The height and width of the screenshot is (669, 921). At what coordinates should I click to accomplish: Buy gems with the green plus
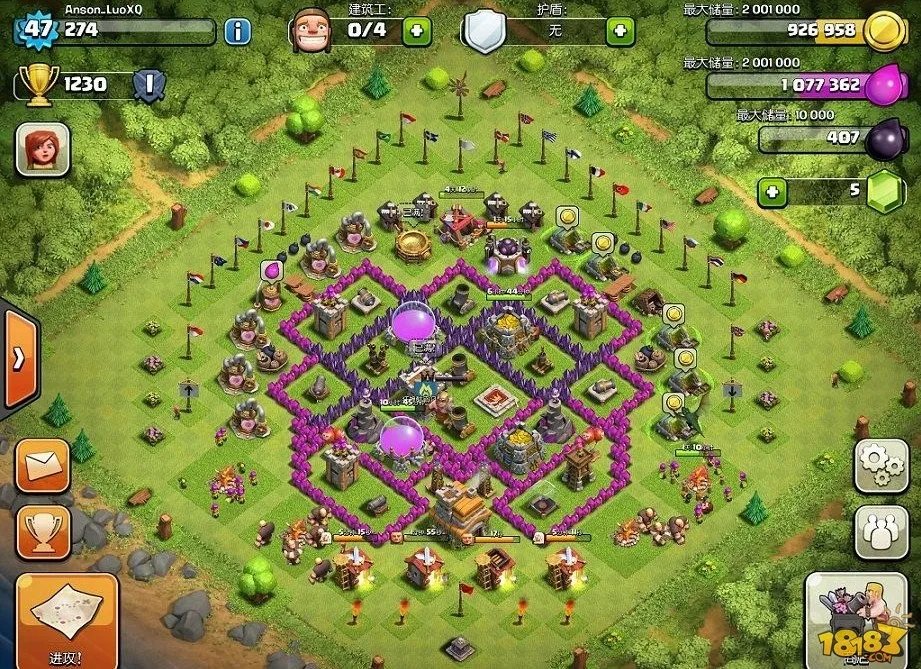[772, 190]
